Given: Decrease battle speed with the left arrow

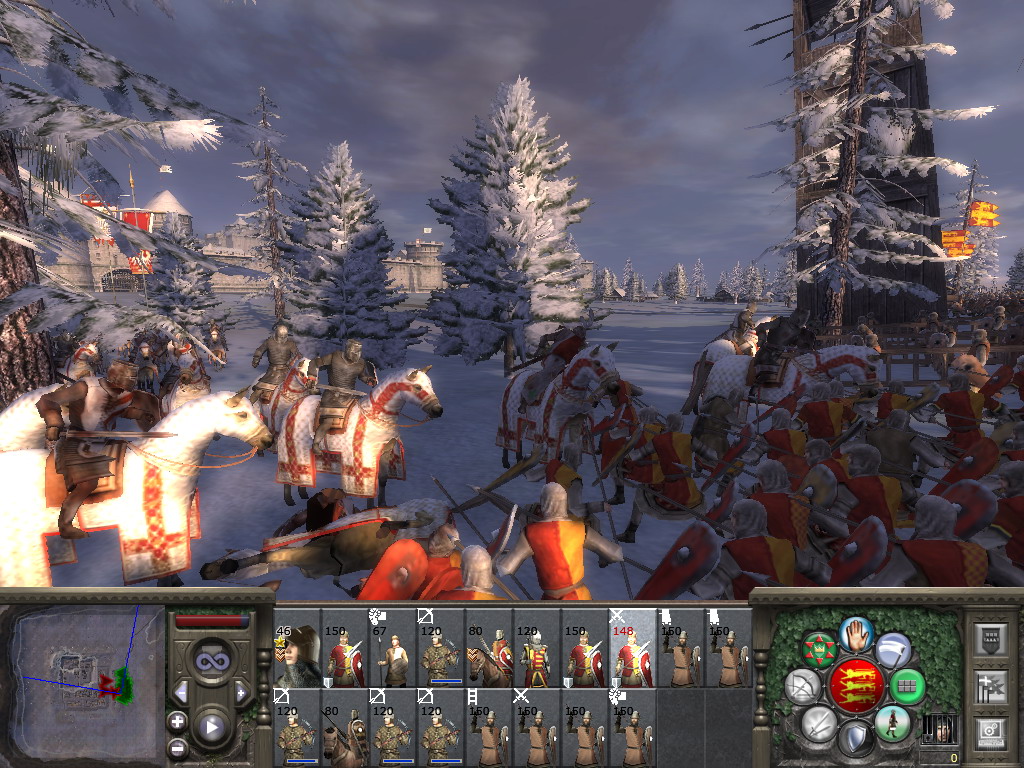Looking at the screenshot, I should click(181, 692).
